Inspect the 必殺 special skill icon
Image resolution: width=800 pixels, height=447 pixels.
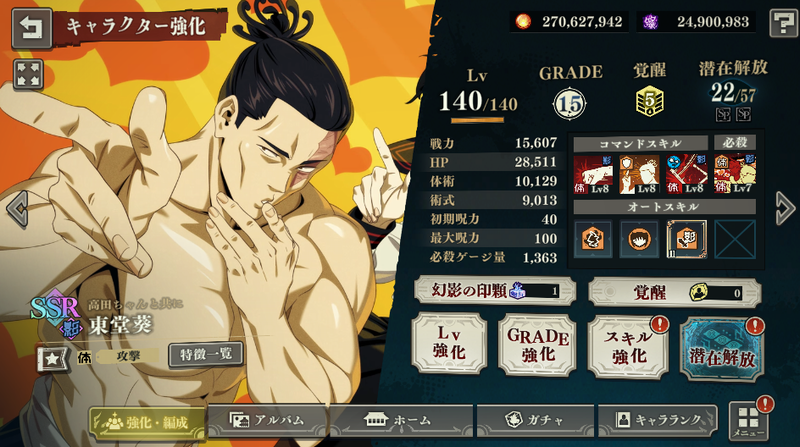coord(734,170)
